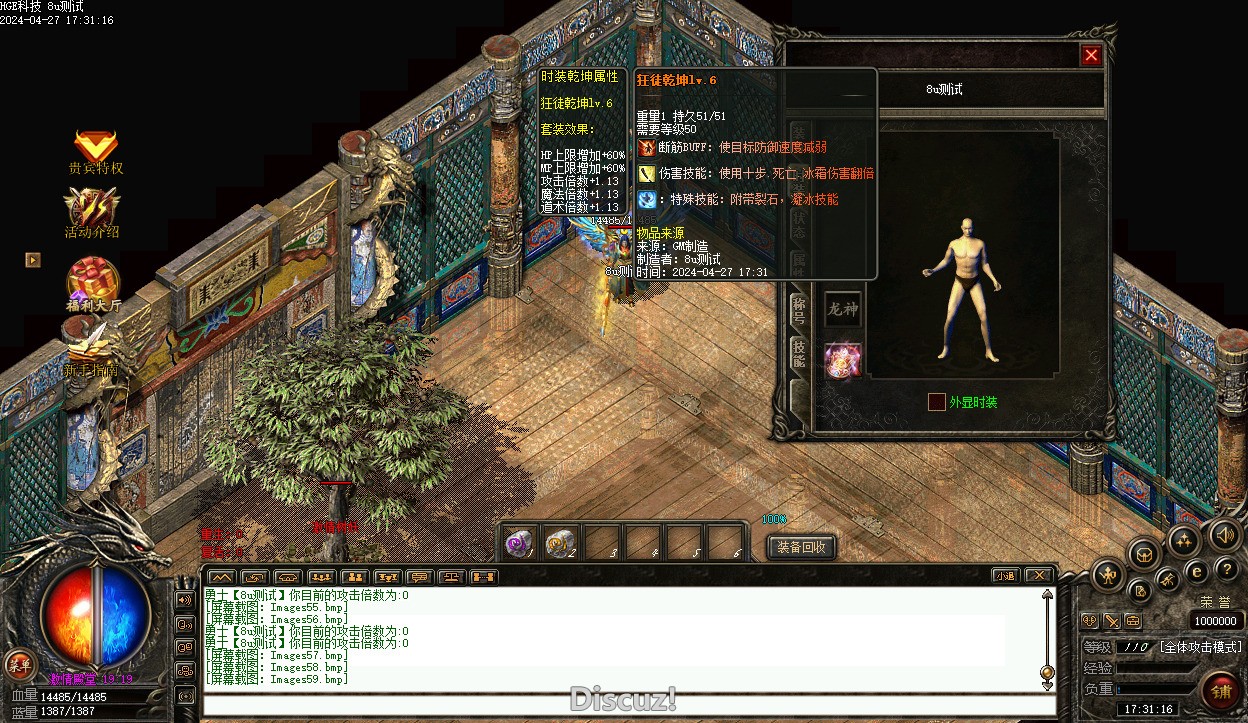Type in the chat input field
The image size is (1248, 723).
(x=628, y=704)
